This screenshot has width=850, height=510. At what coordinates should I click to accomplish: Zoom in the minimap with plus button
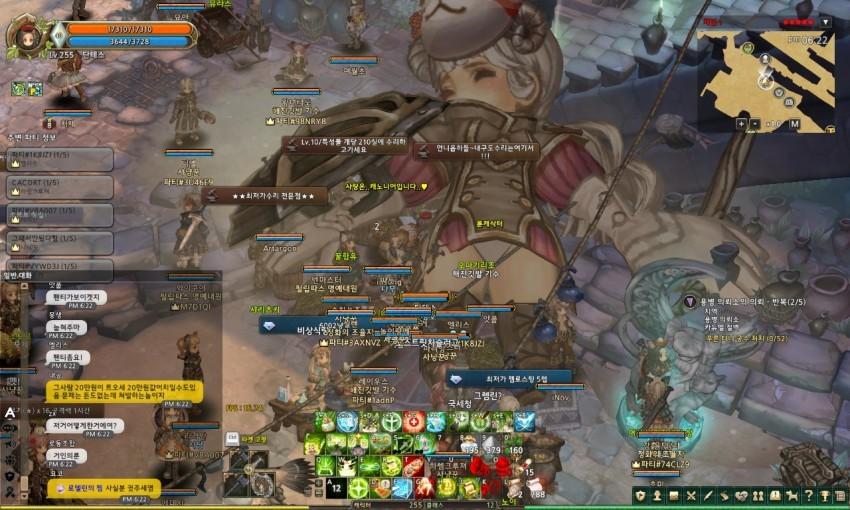pos(741,124)
